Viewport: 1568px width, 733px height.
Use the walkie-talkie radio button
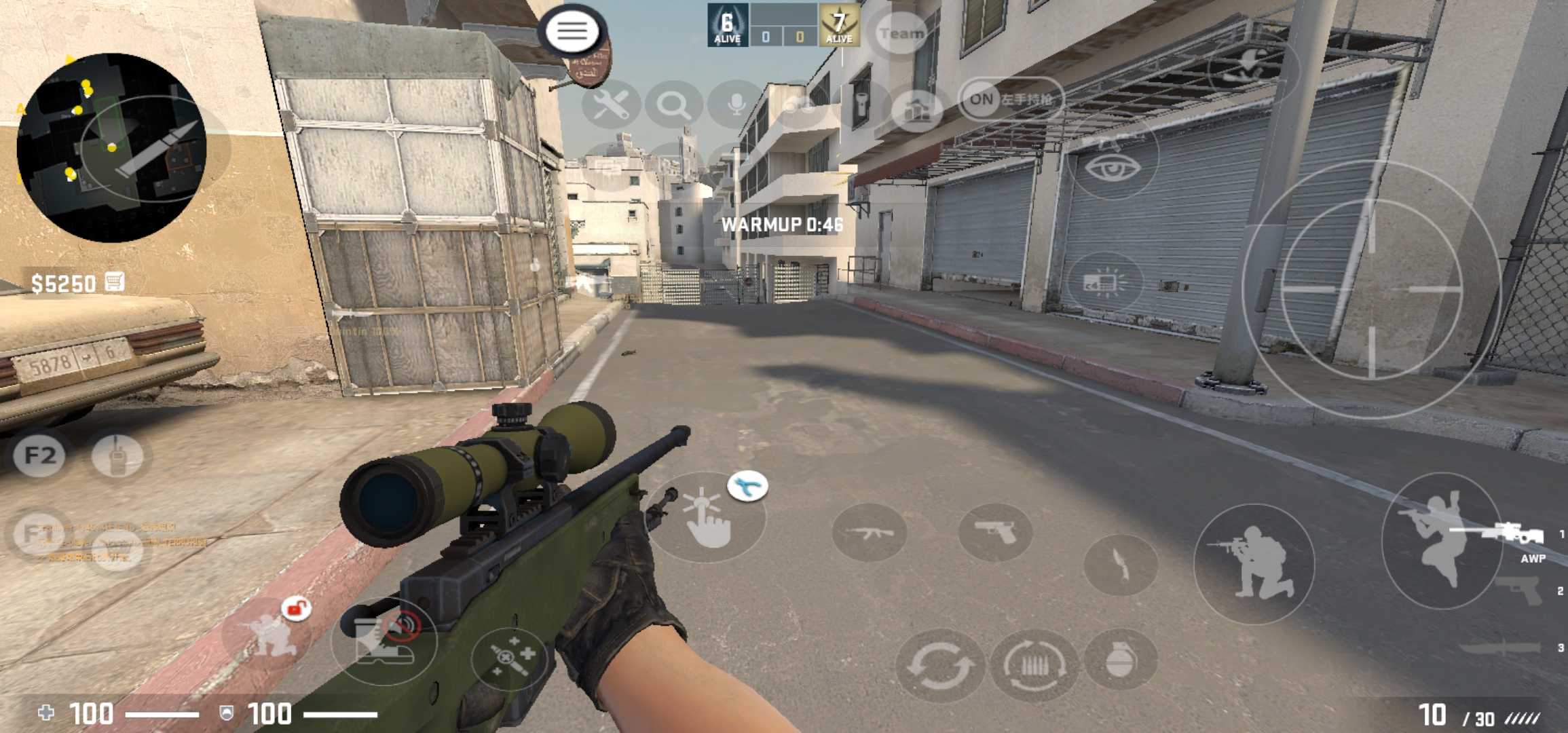(x=117, y=455)
